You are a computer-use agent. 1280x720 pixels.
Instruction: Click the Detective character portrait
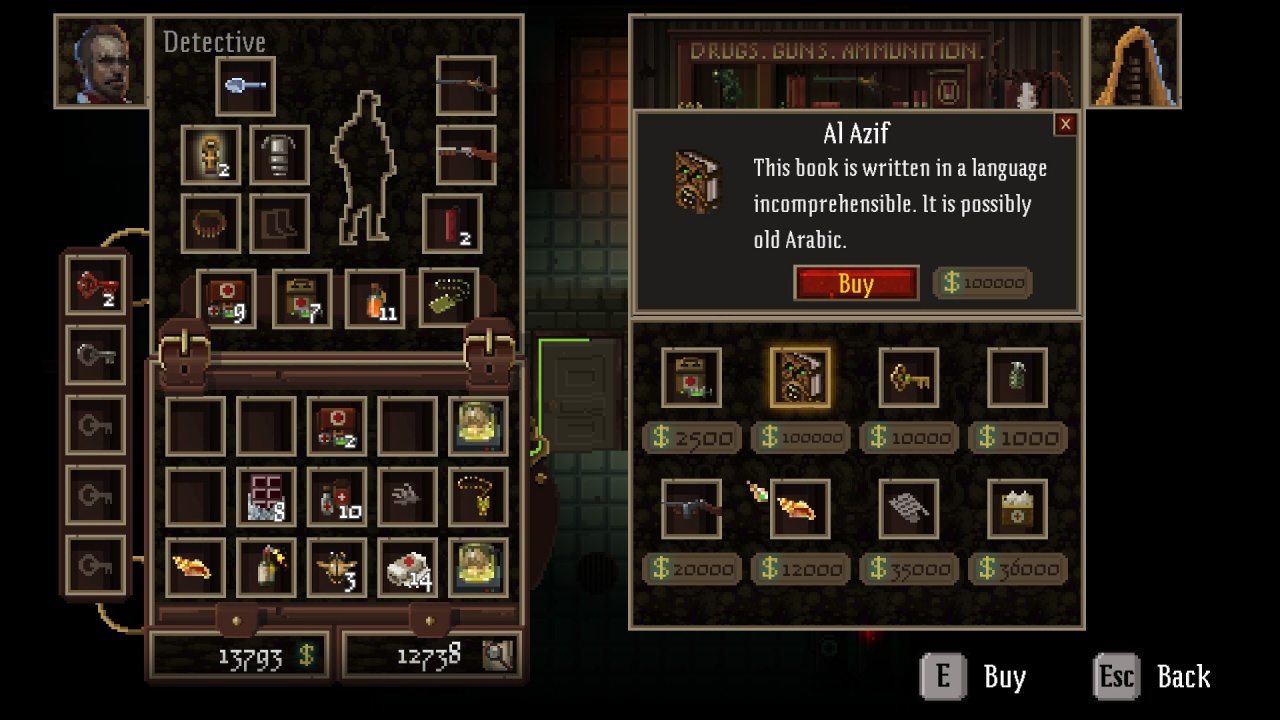coord(103,61)
